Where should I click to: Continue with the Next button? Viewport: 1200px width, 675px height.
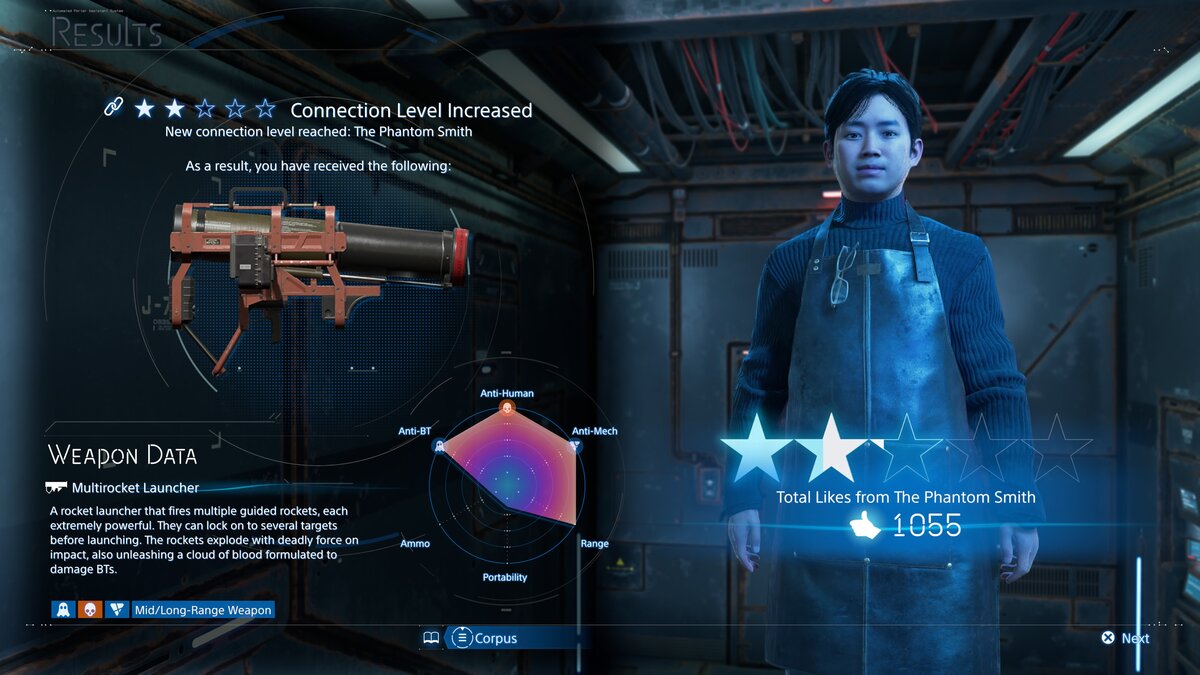pos(1125,638)
